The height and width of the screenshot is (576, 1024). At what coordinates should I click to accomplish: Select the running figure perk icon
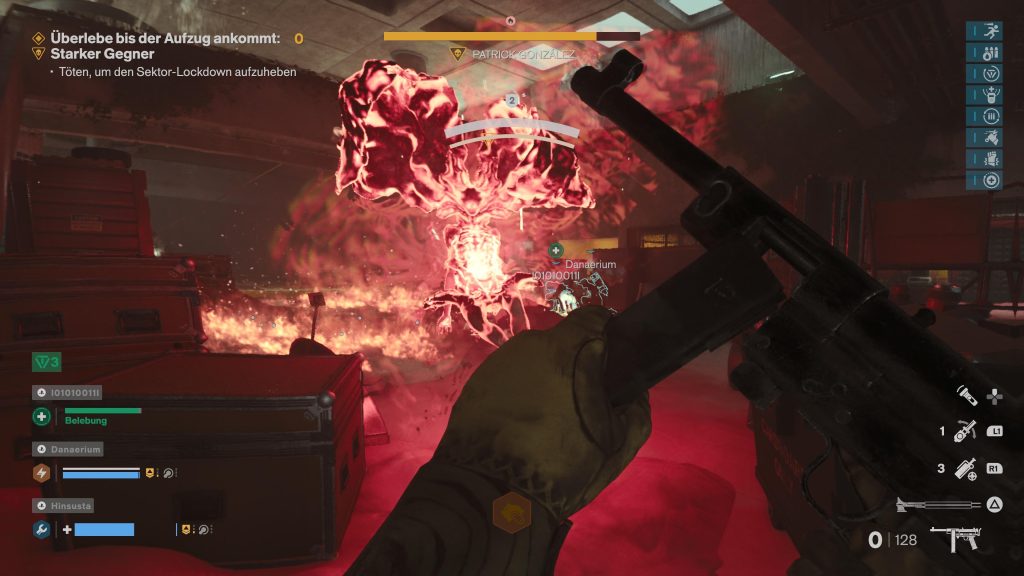991,30
